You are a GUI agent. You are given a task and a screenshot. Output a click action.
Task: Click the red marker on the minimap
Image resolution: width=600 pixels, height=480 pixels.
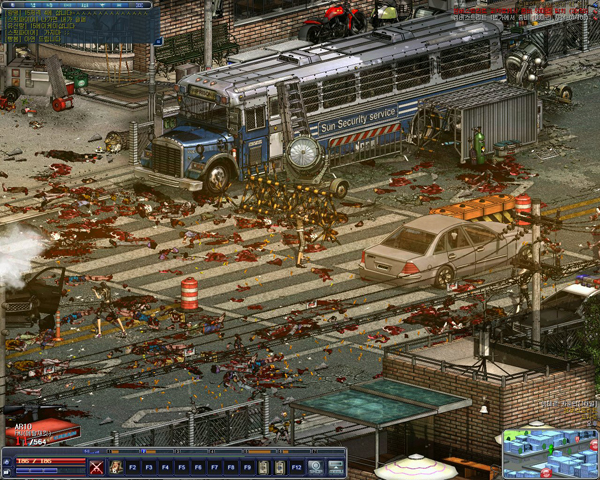pyautogui.click(x=546, y=471)
